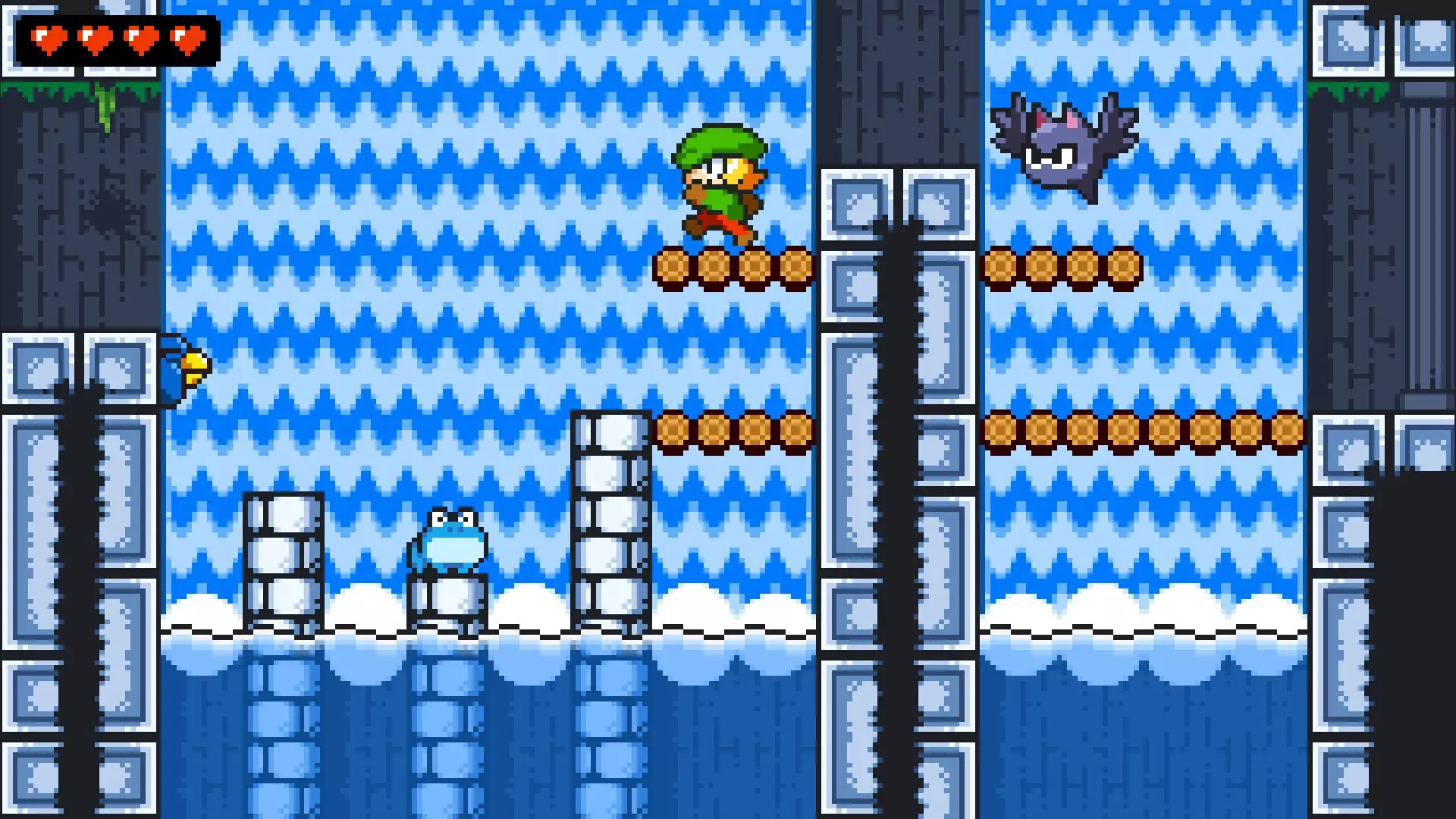Select the first heart in the health bar

[49, 38]
